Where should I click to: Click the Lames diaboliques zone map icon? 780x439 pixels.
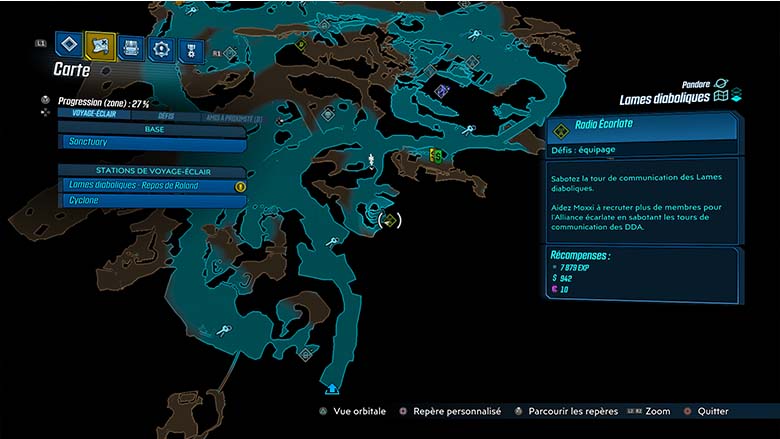(x=722, y=97)
